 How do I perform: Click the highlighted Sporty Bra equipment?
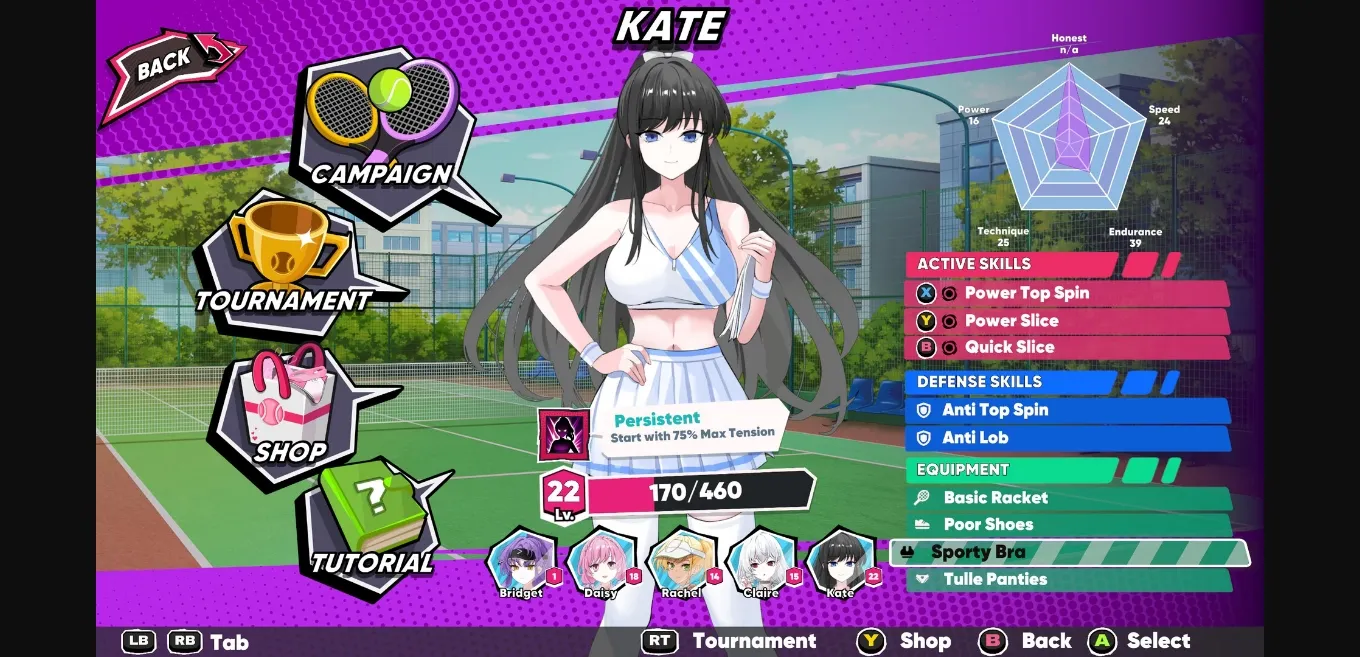[x=1068, y=552]
